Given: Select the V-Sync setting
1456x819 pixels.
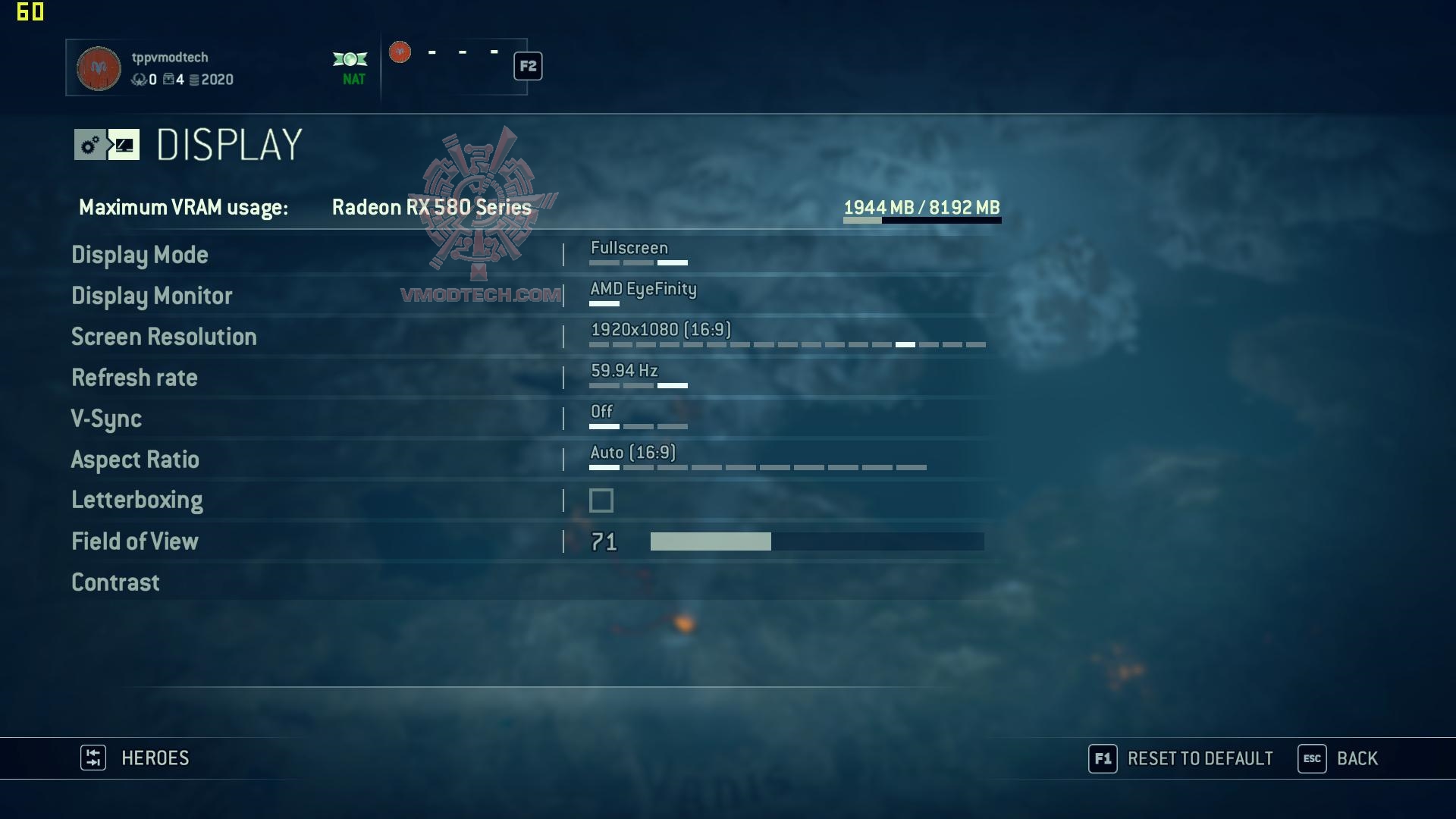Looking at the screenshot, I should click(106, 419).
